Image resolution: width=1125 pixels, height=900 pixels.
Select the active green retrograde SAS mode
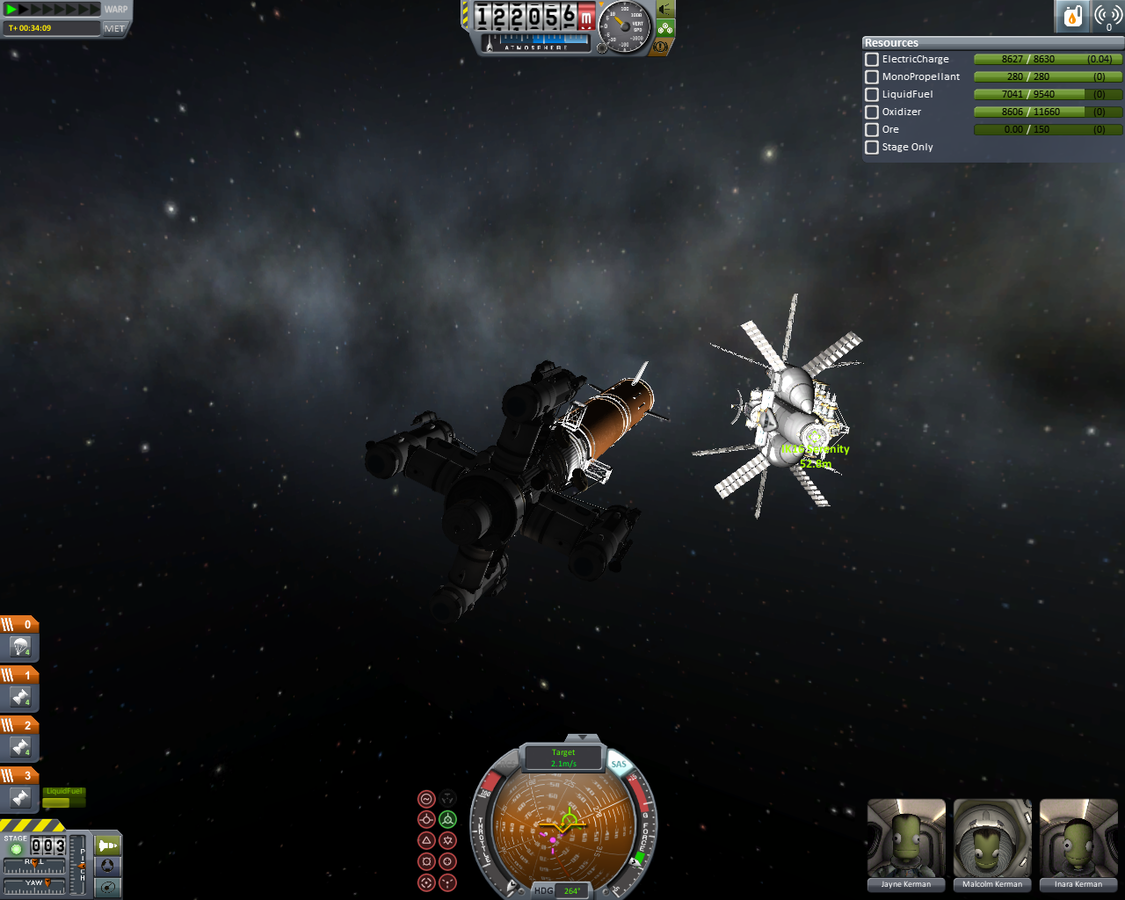coord(448,820)
